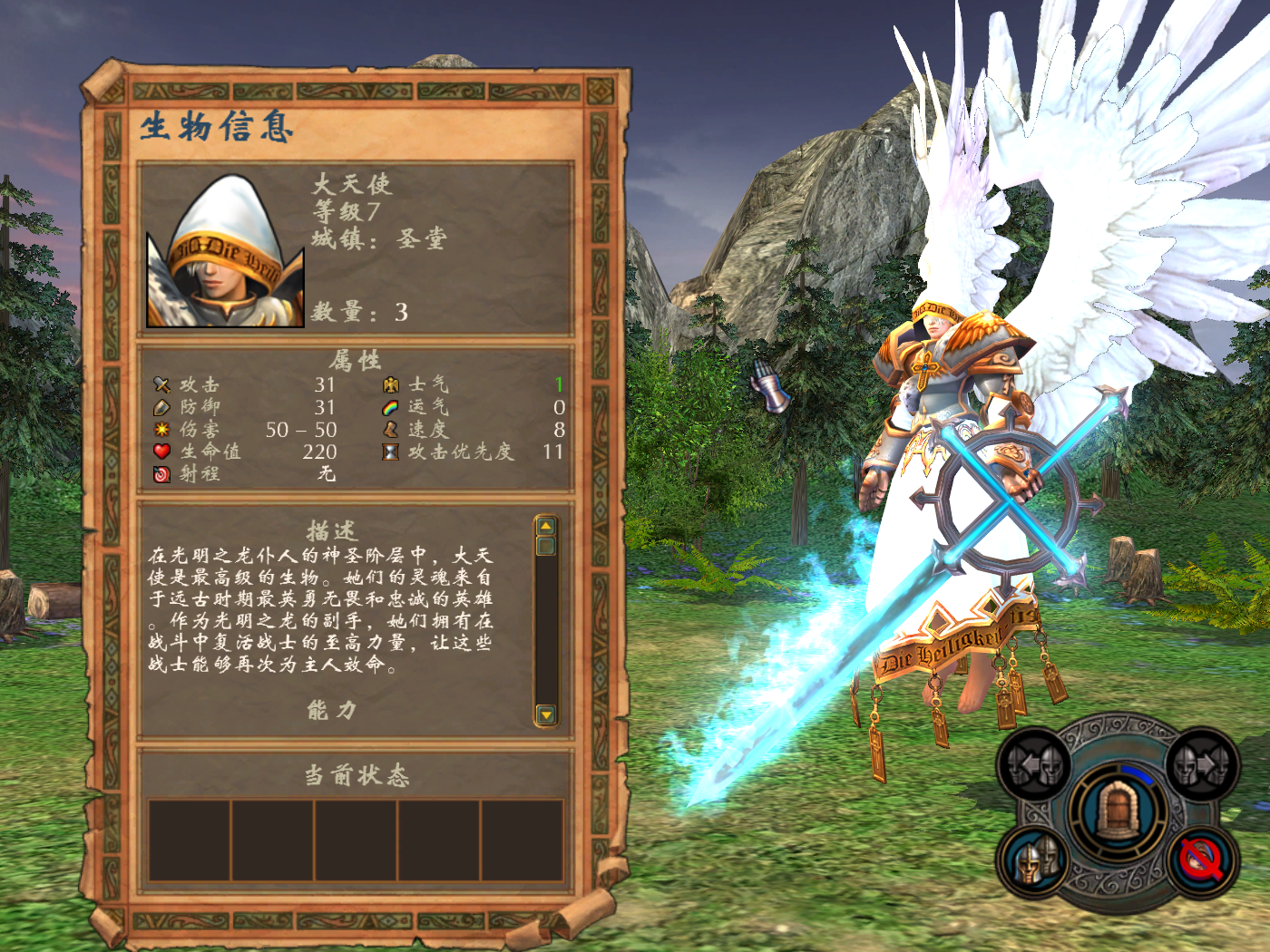Viewport: 1270px width, 952px height.
Task: Click the speed (速度) boot icon
Action: (x=390, y=430)
